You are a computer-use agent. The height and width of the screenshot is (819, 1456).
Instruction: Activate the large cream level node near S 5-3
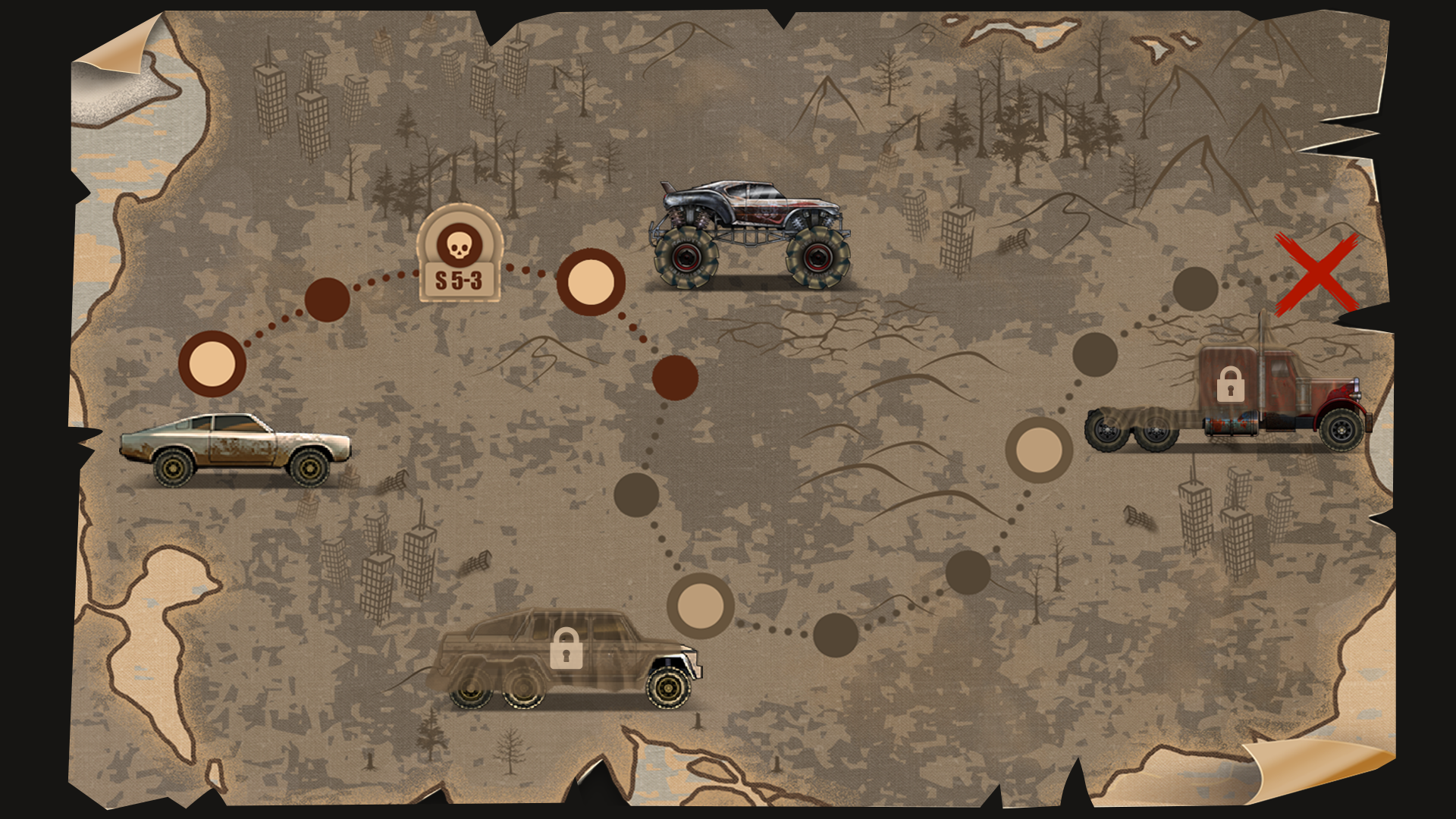tap(593, 282)
